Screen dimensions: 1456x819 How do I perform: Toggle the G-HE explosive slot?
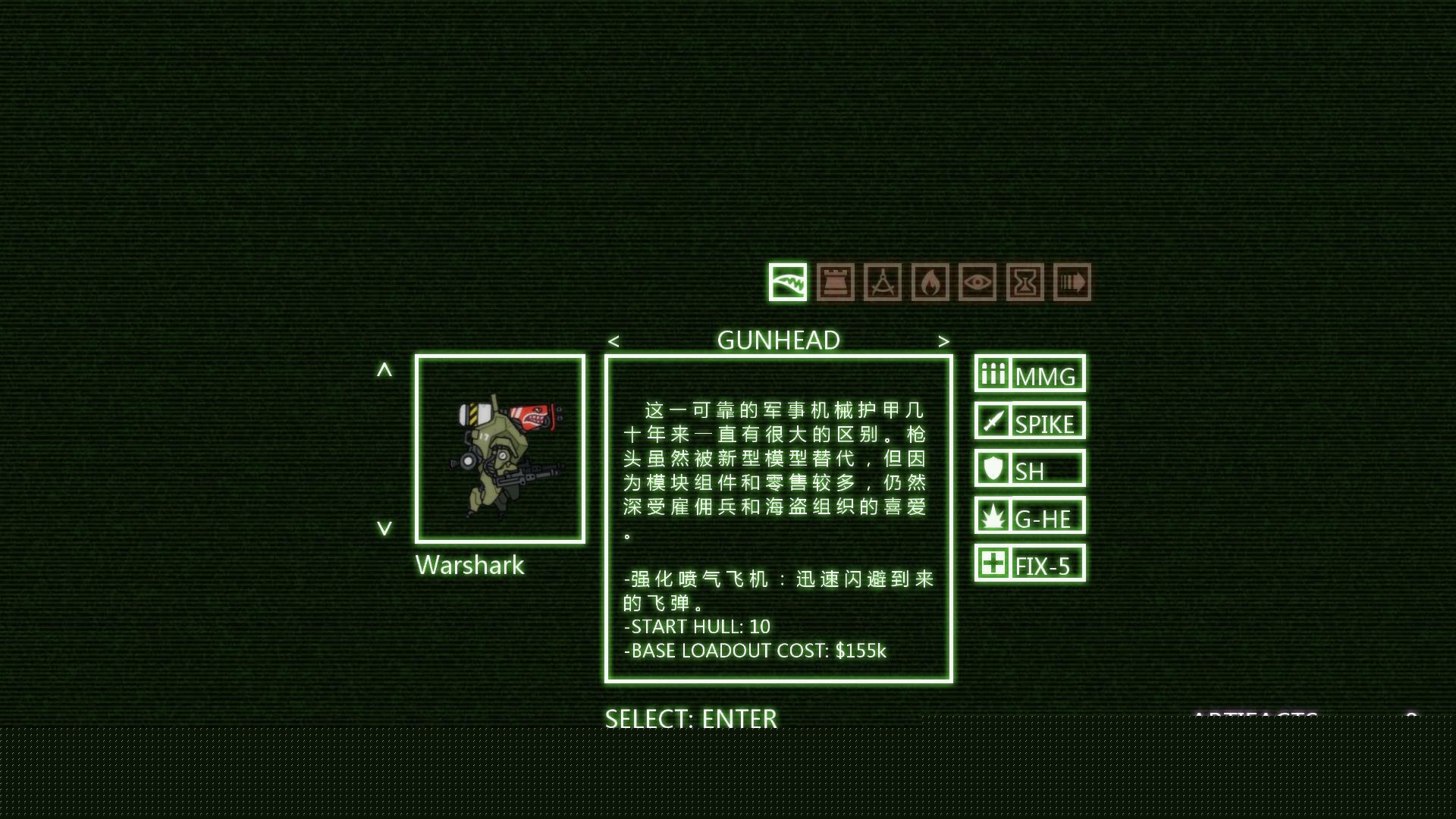[1029, 516]
